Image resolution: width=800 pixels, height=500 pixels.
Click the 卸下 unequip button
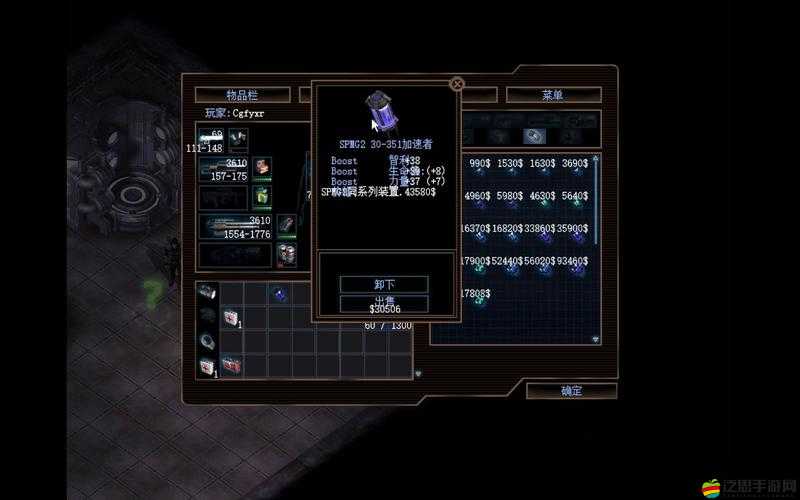click(384, 284)
